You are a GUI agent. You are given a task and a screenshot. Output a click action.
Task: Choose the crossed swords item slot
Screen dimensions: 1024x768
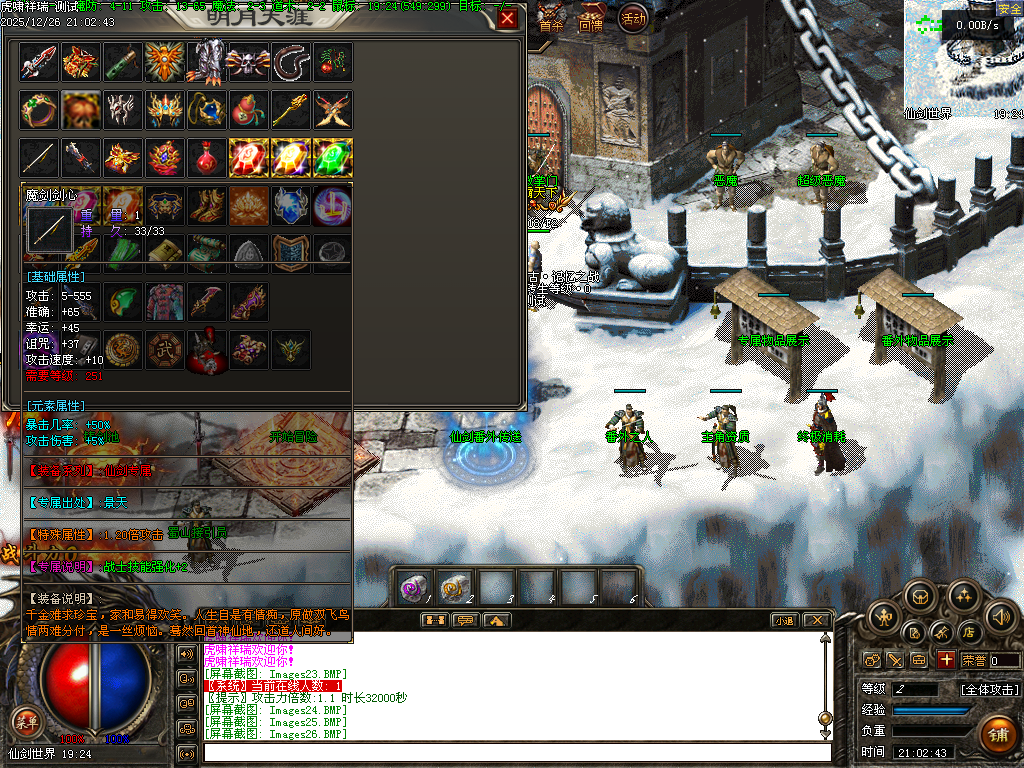[x=333, y=109]
